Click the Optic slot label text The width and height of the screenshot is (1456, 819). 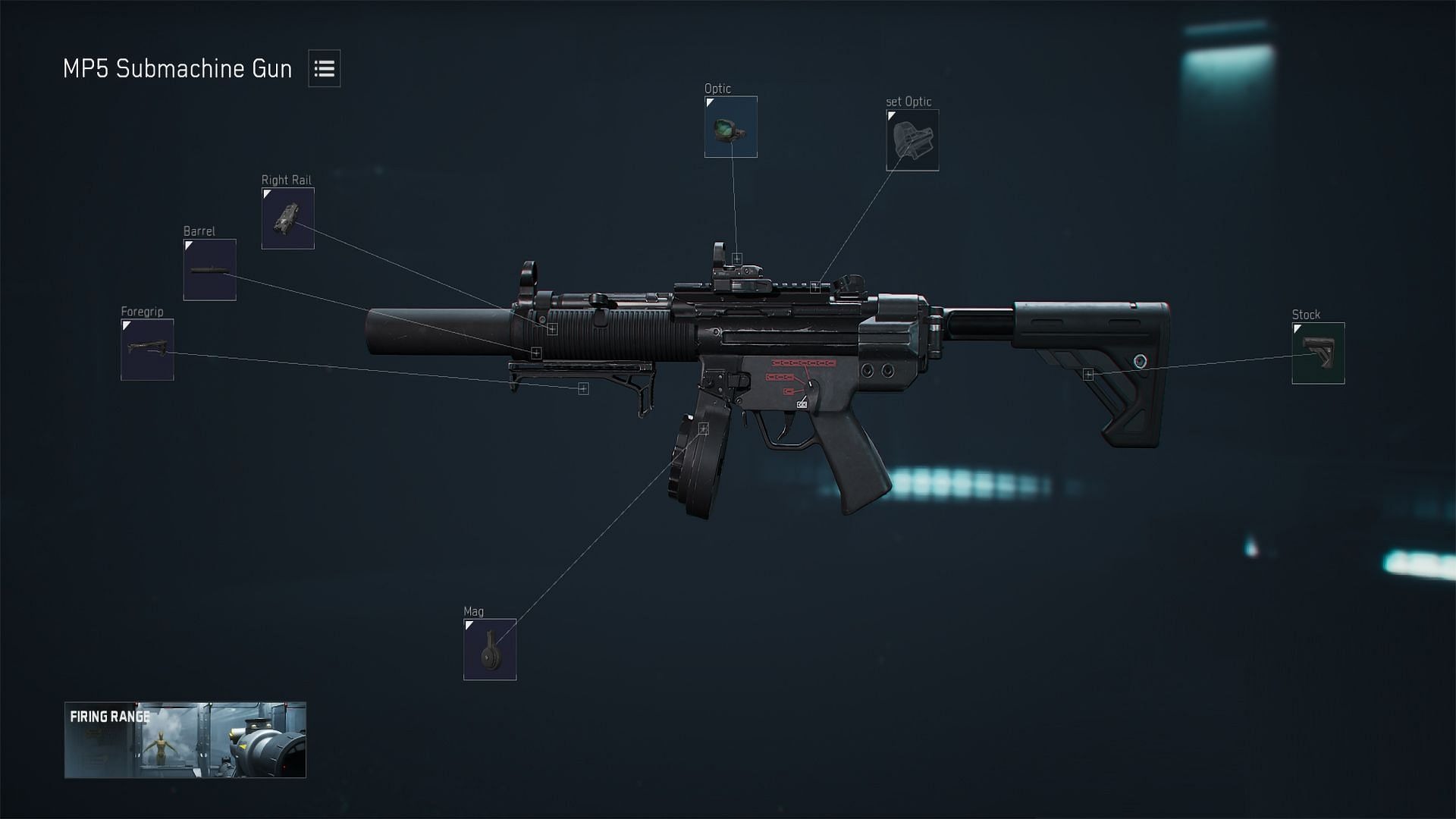tap(717, 88)
